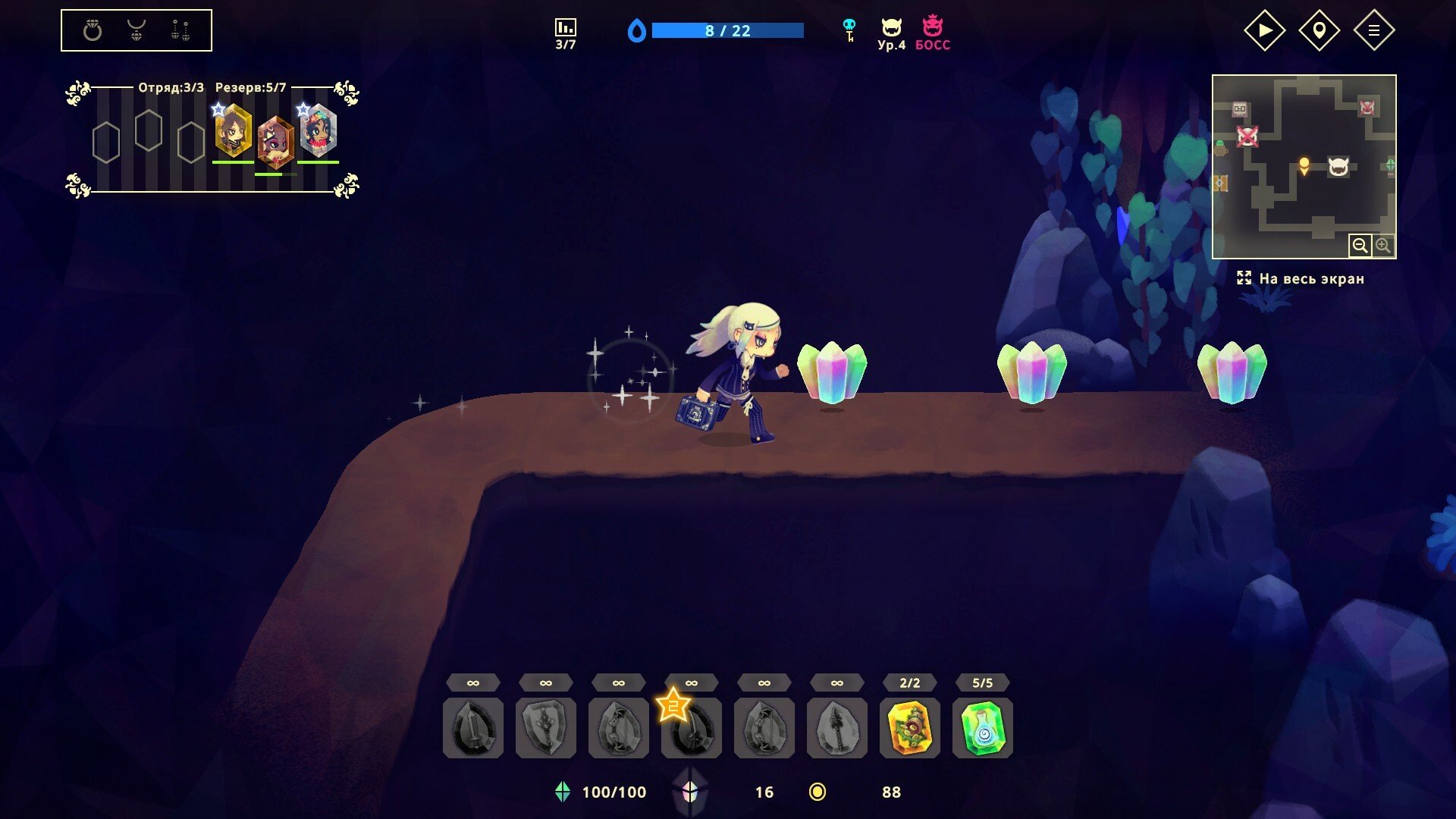The image size is (1456, 819).
Task: Zoom in the minimap
Action: [1383, 246]
